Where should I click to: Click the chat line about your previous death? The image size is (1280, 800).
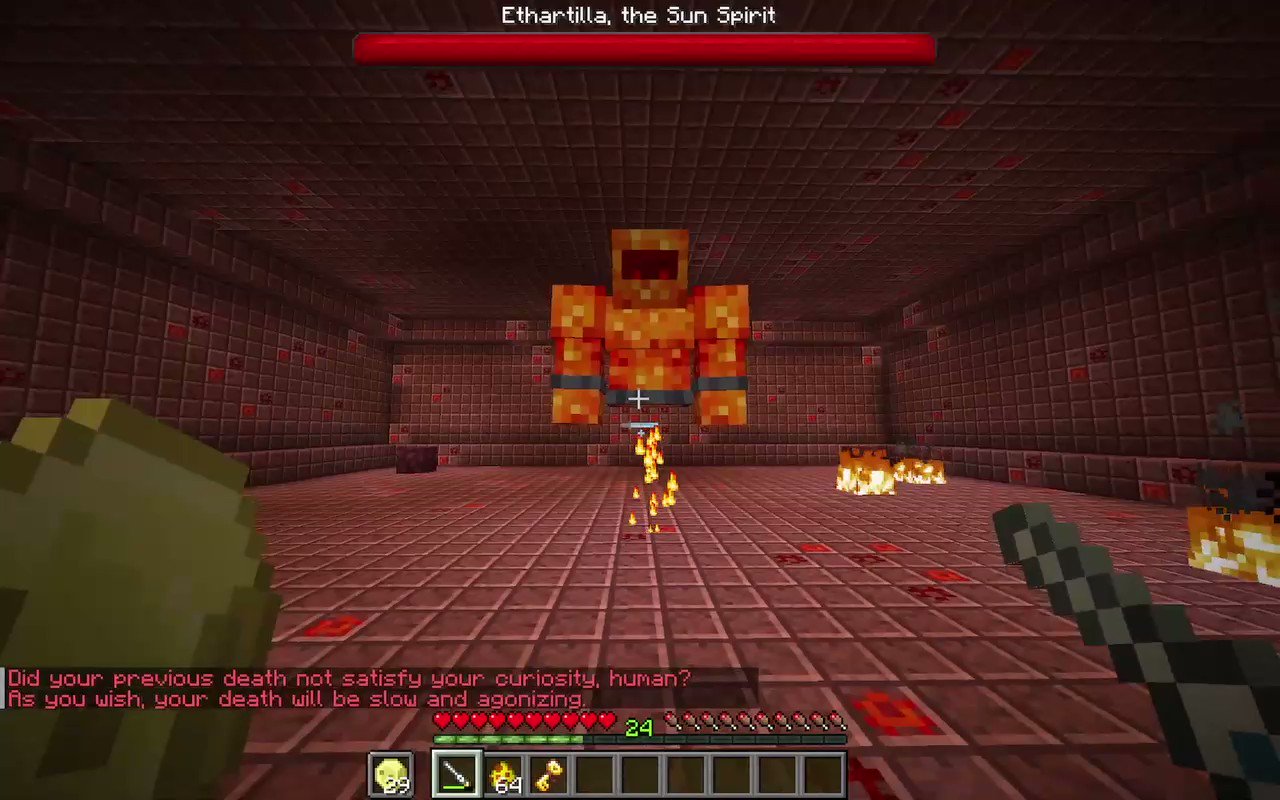[x=349, y=678]
